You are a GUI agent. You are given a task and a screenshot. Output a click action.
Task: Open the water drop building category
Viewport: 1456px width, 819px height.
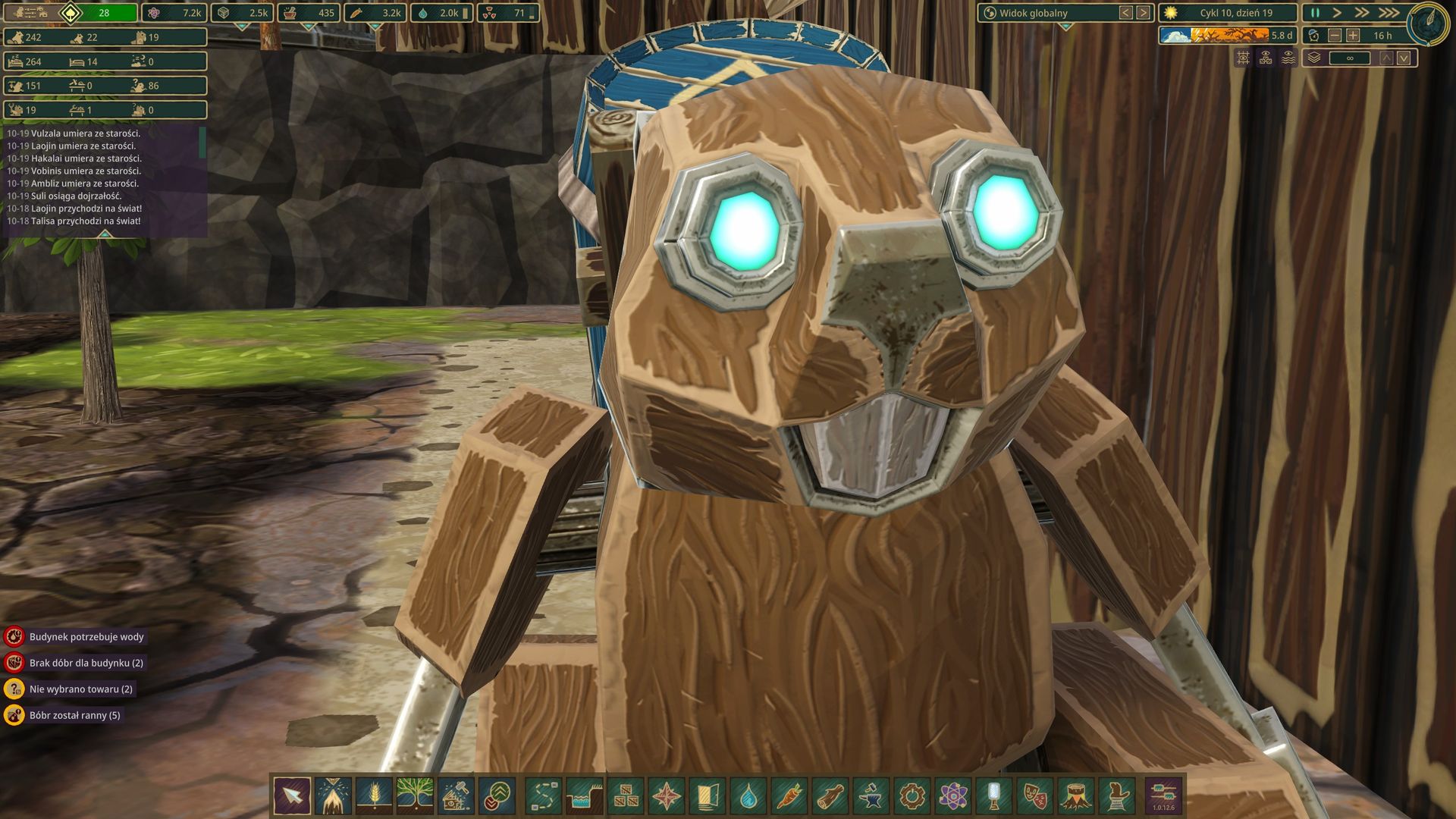pos(748,796)
